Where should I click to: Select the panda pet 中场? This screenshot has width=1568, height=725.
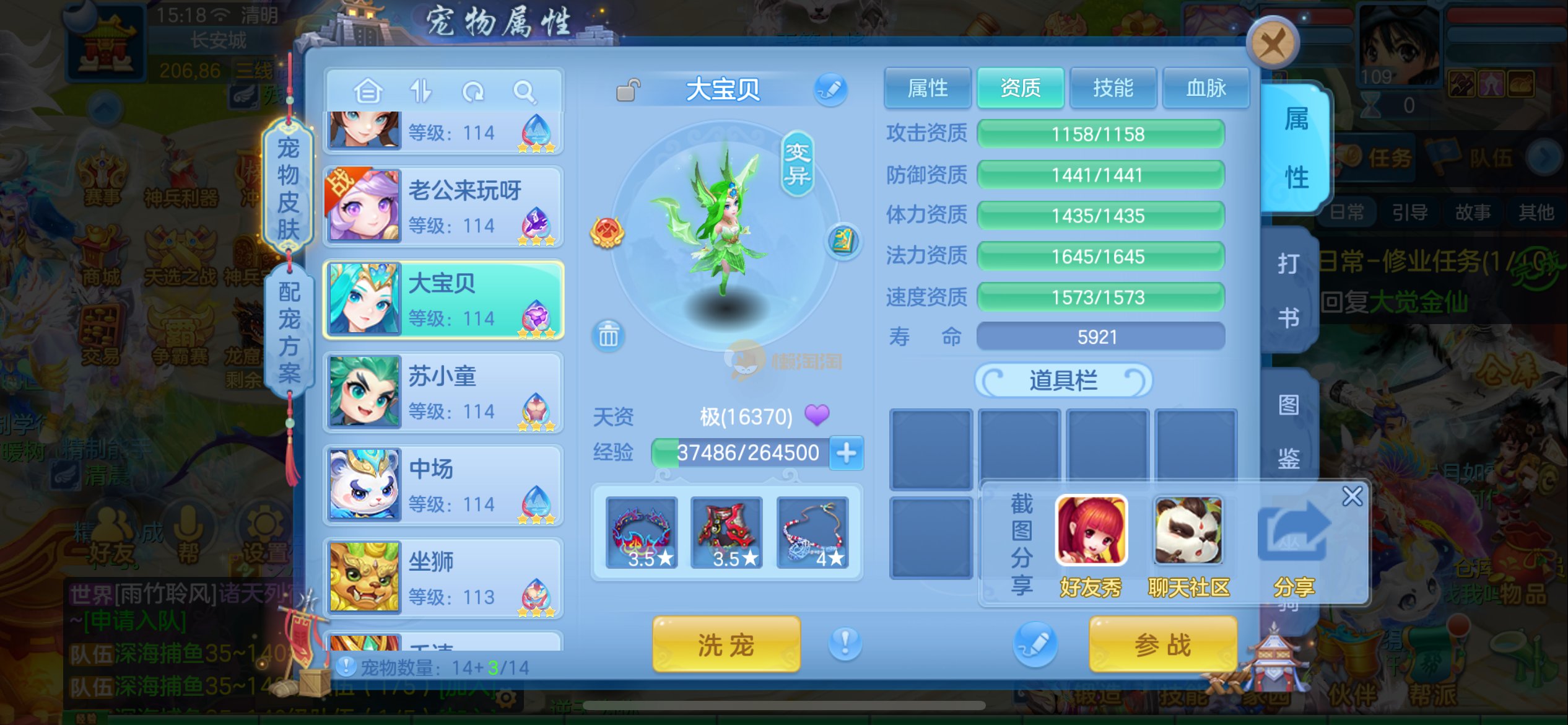[443, 485]
